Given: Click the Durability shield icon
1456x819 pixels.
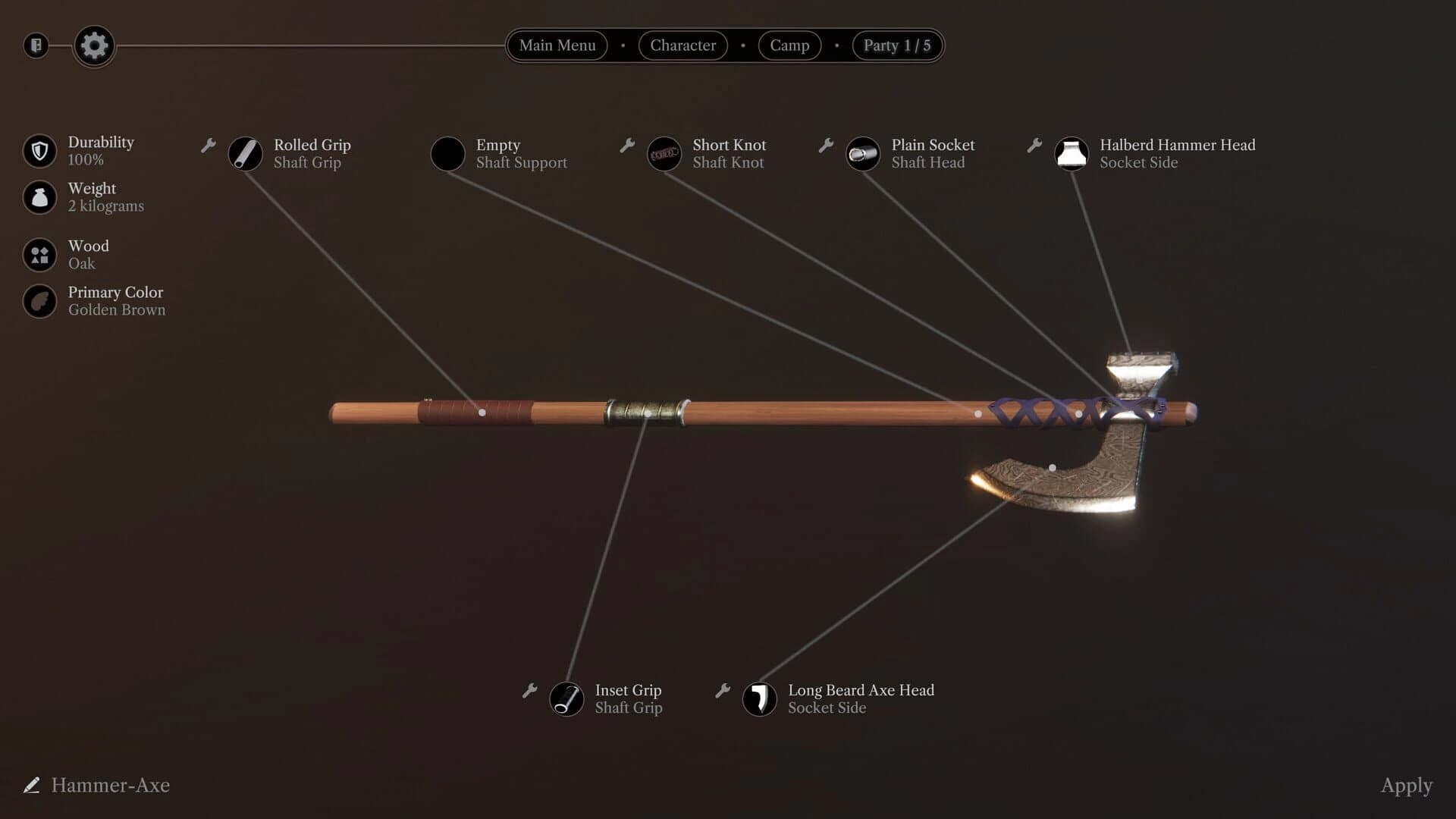Looking at the screenshot, I should click(39, 150).
